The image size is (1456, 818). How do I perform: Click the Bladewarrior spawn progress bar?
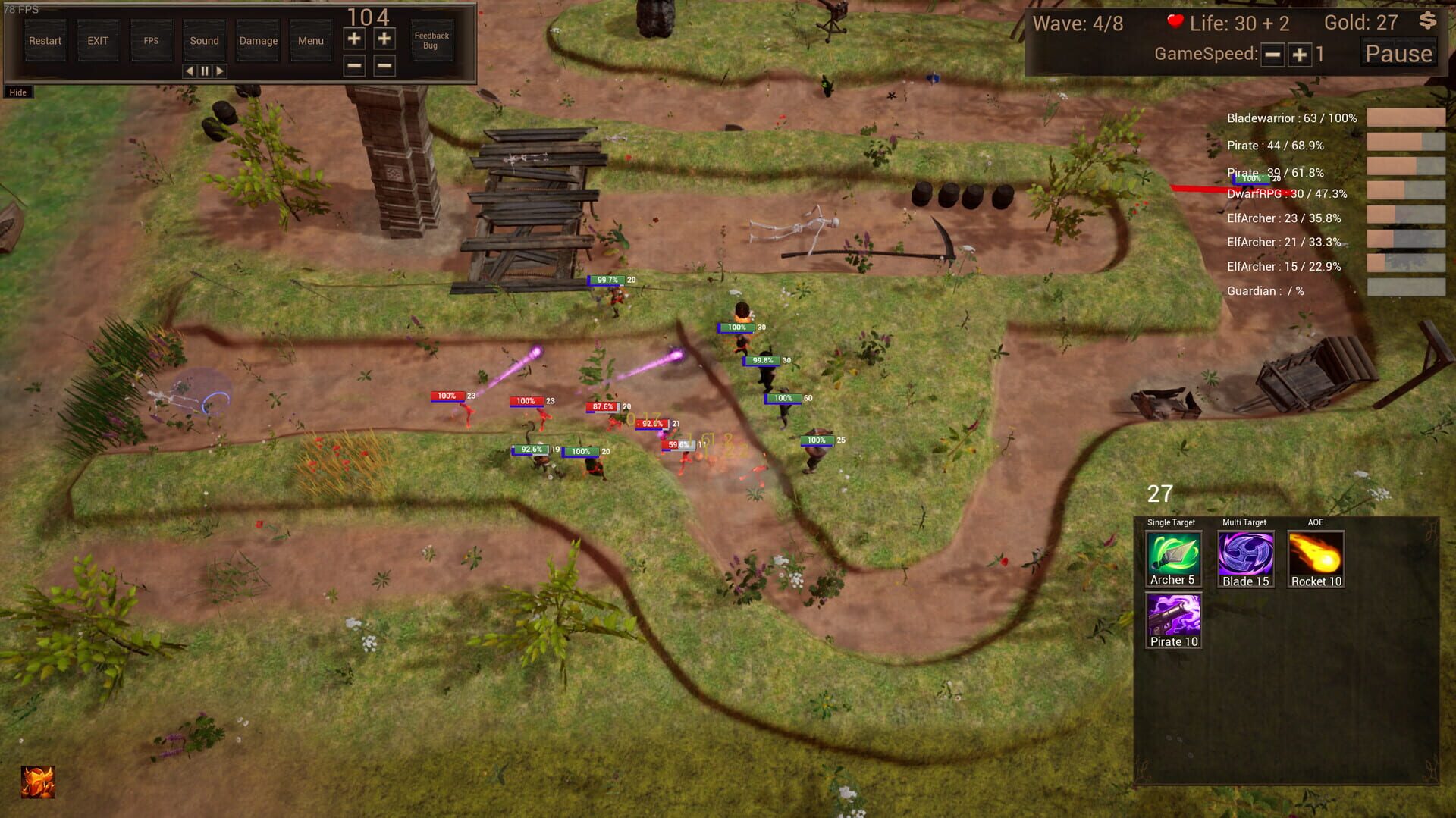pyautogui.click(x=1407, y=118)
